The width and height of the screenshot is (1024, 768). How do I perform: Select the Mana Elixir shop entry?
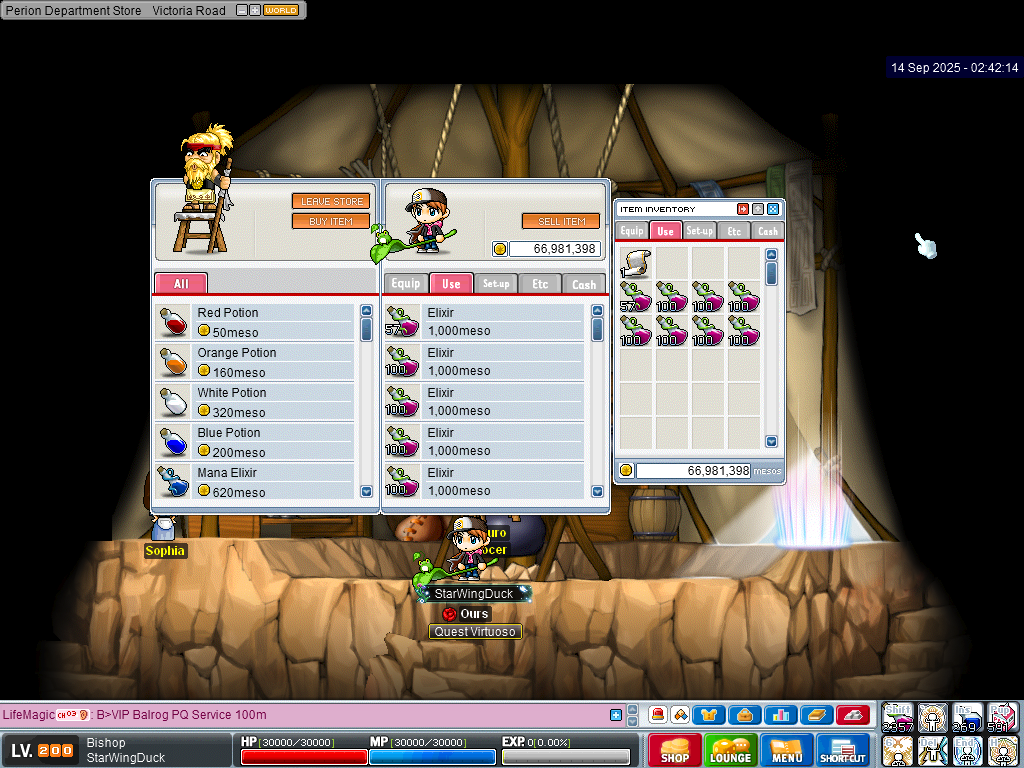click(256, 481)
